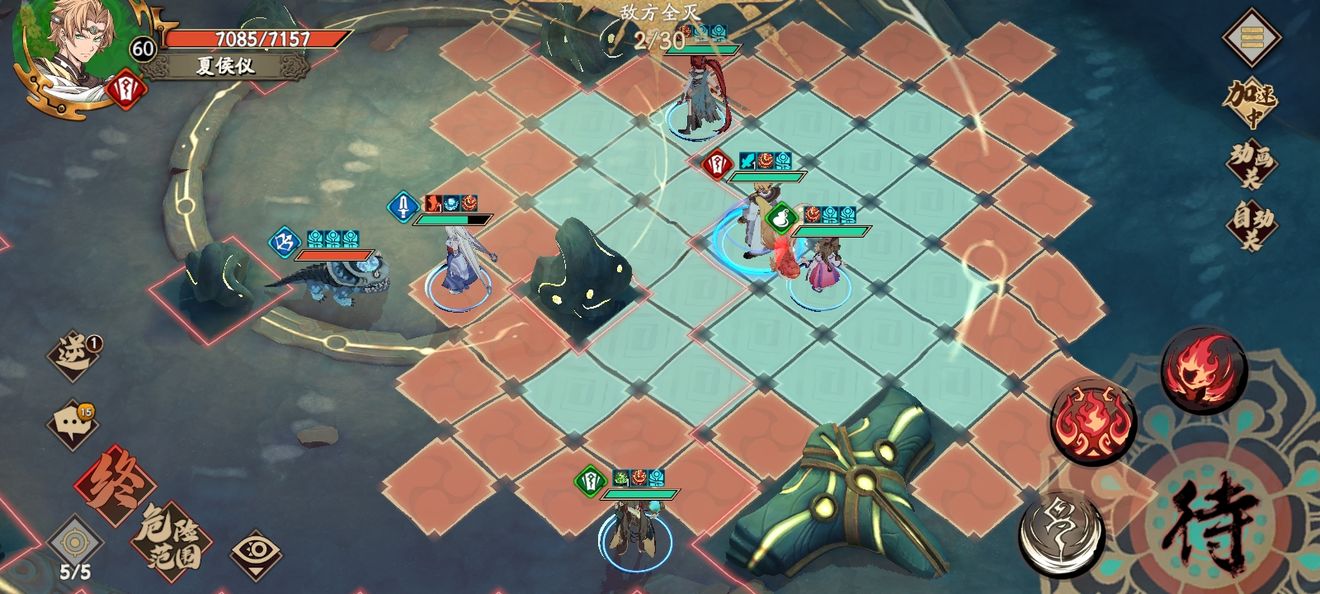Open the 送 gift button
Image resolution: width=1320 pixels, height=594 pixels.
click(x=76, y=356)
